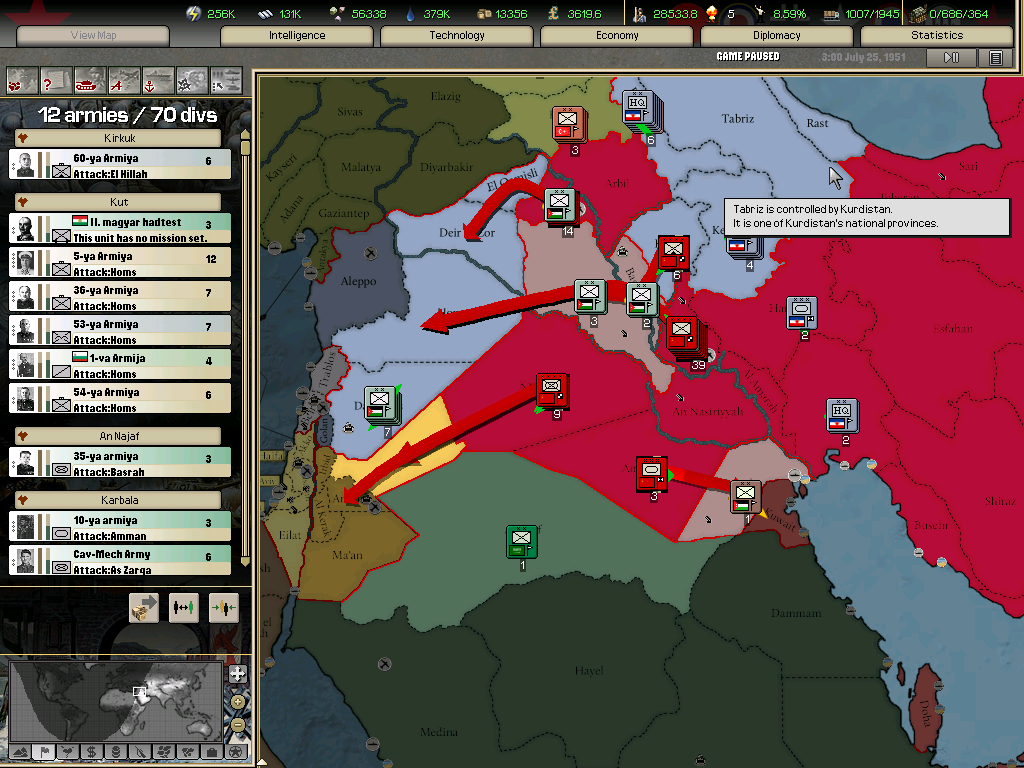1024x768 pixels.
Task: Select the terrain mountain map mode
Action: pyautogui.click(x=19, y=751)
